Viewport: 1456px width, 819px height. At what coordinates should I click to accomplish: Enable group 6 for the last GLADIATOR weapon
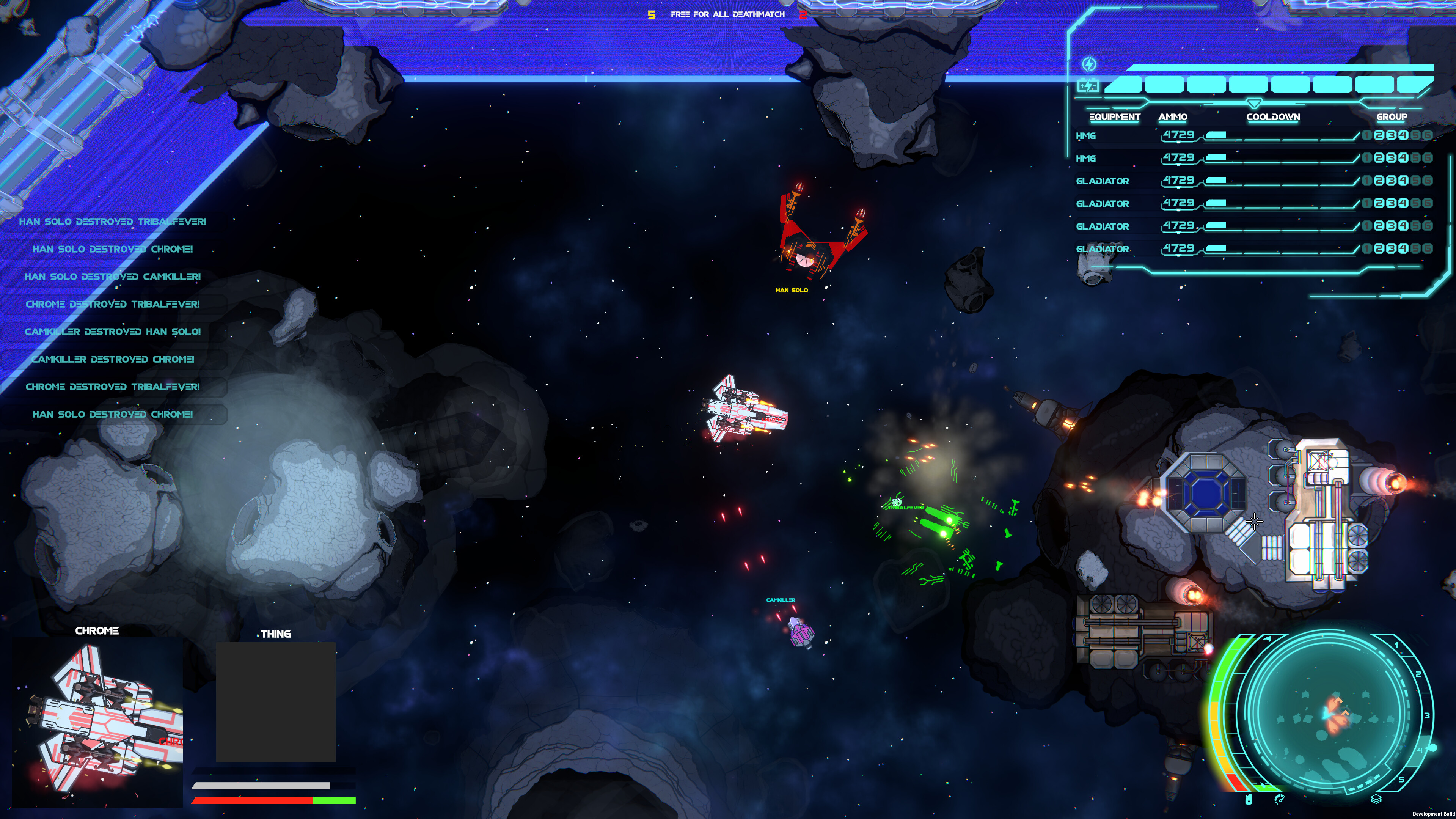point(1427,248)
